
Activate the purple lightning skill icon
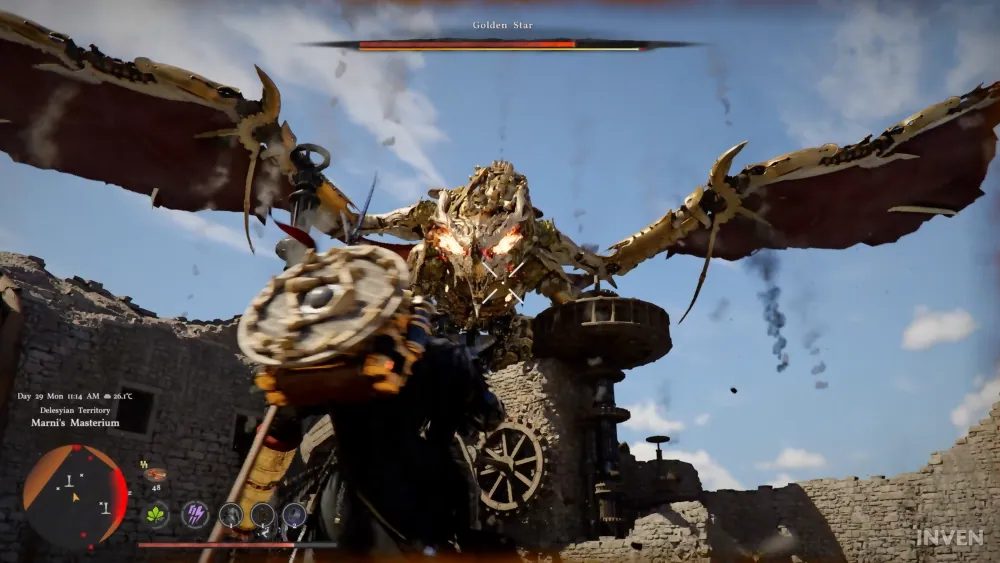(195, 515)
